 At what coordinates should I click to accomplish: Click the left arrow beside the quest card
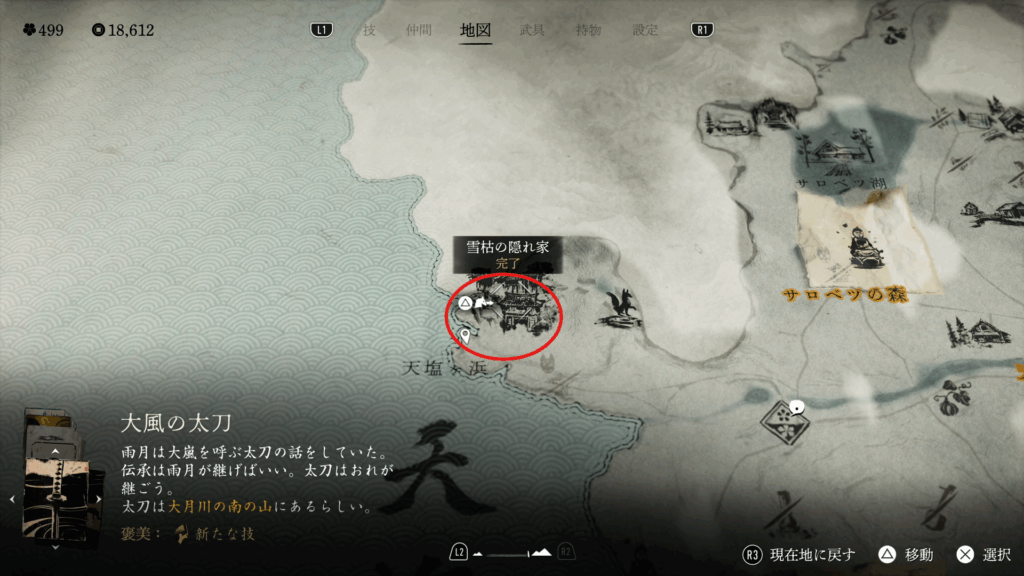coord(13,497)
